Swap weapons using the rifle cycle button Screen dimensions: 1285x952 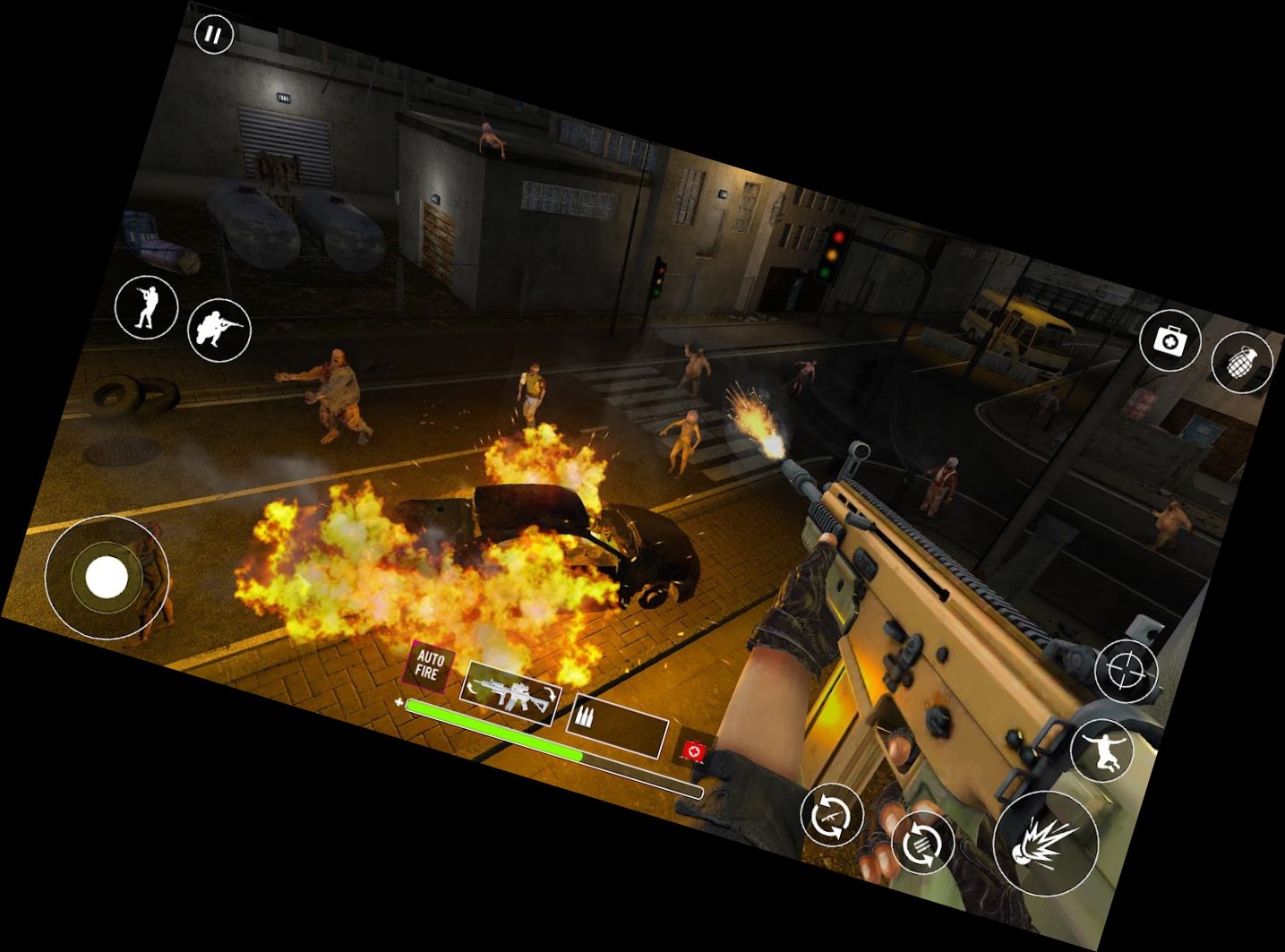click(x=831, y=814)
